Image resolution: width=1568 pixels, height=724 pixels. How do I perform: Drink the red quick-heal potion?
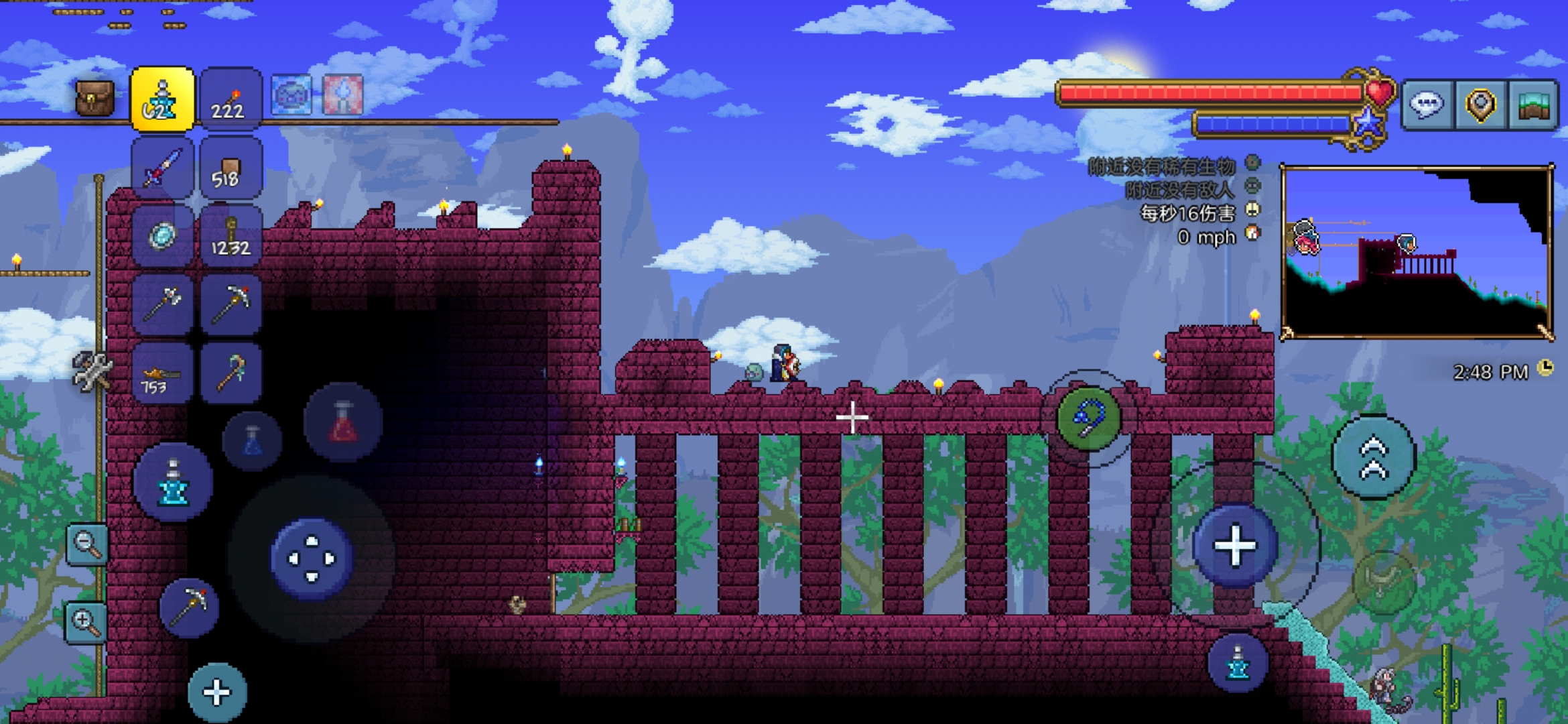point(343,422)
